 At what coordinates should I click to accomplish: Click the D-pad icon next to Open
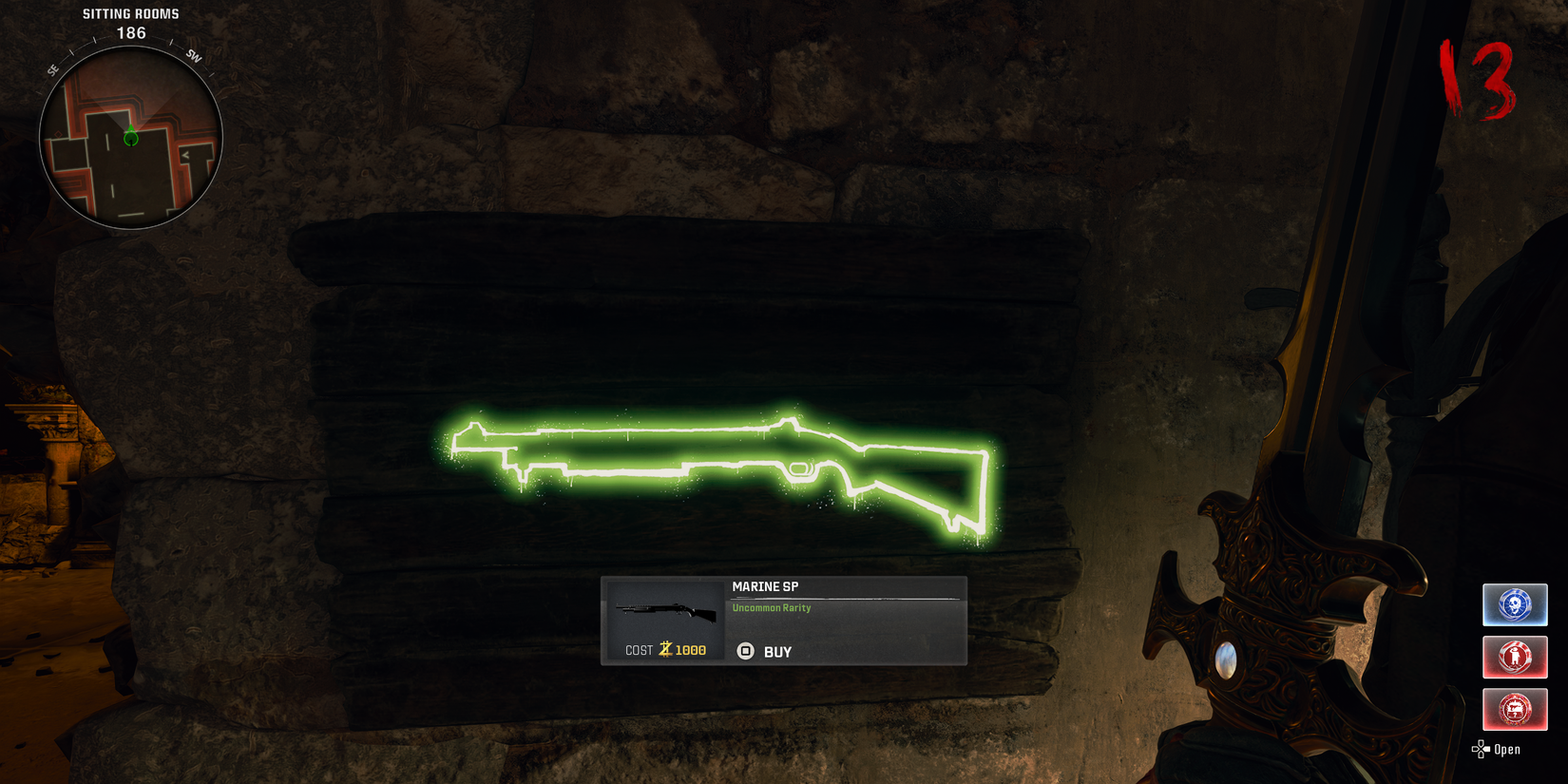click(1480, 750)
